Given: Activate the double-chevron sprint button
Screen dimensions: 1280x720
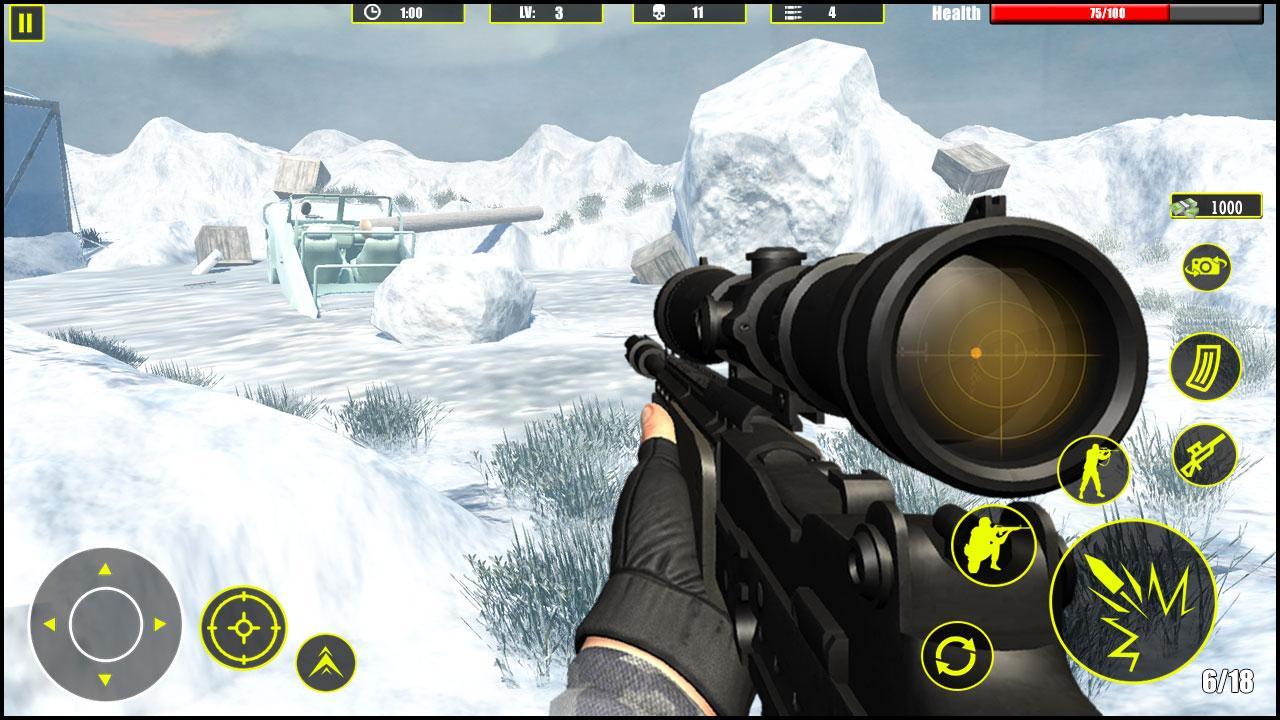Looking at the screenshot, I should point(326,662).
